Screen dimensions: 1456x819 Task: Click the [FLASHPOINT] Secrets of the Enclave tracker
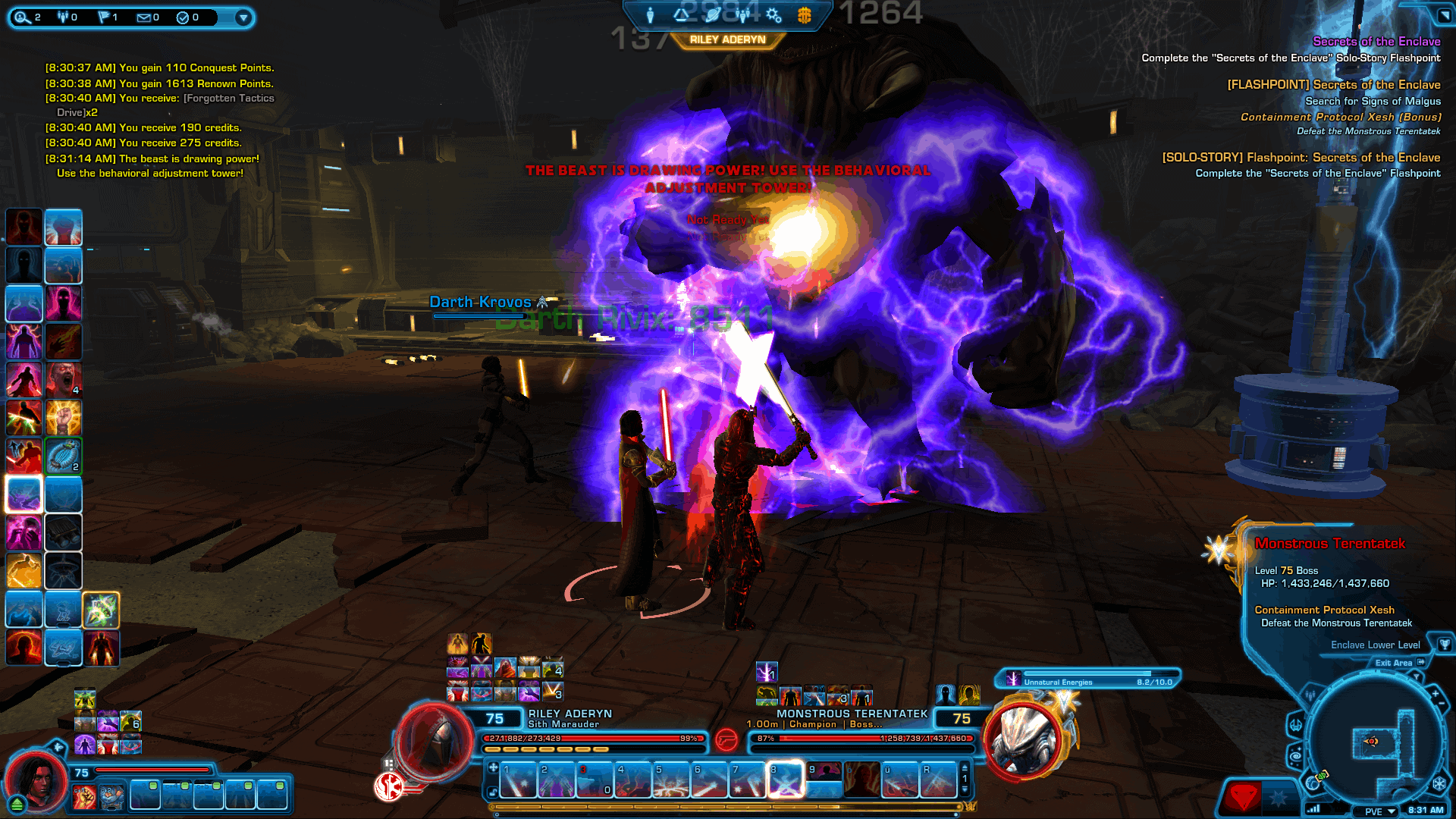[1333, 85]
